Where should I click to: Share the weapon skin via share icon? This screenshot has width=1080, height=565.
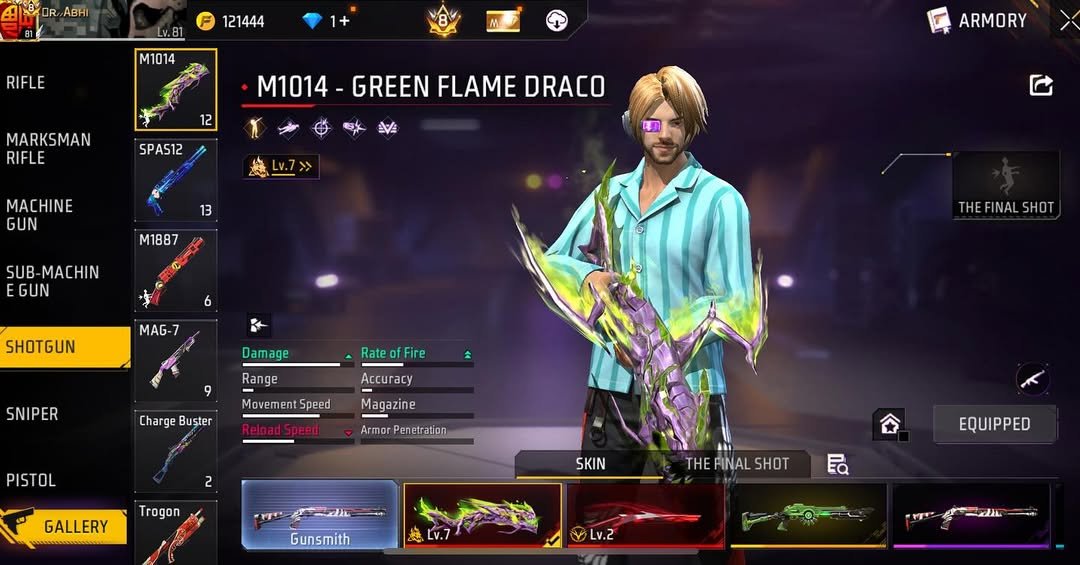[1041, 86]
